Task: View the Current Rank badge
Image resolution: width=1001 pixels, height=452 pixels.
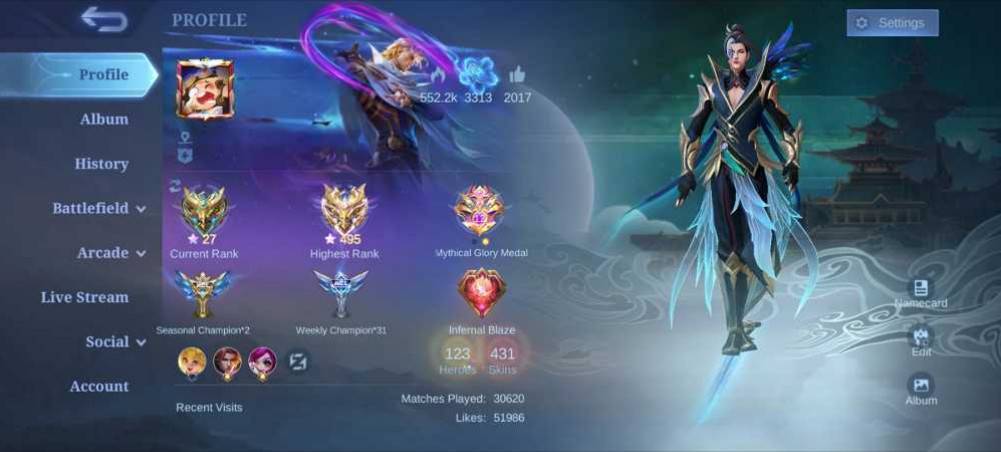Action: [204, 209]
